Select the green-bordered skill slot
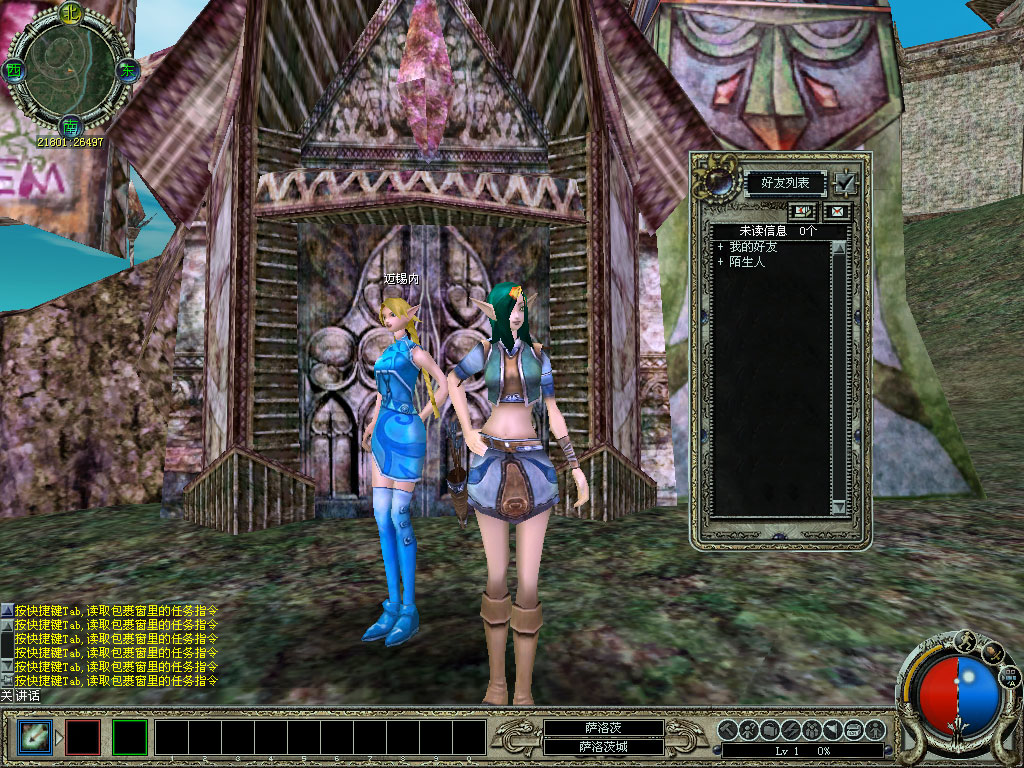 pyautogui.click(x=130, y=737)
